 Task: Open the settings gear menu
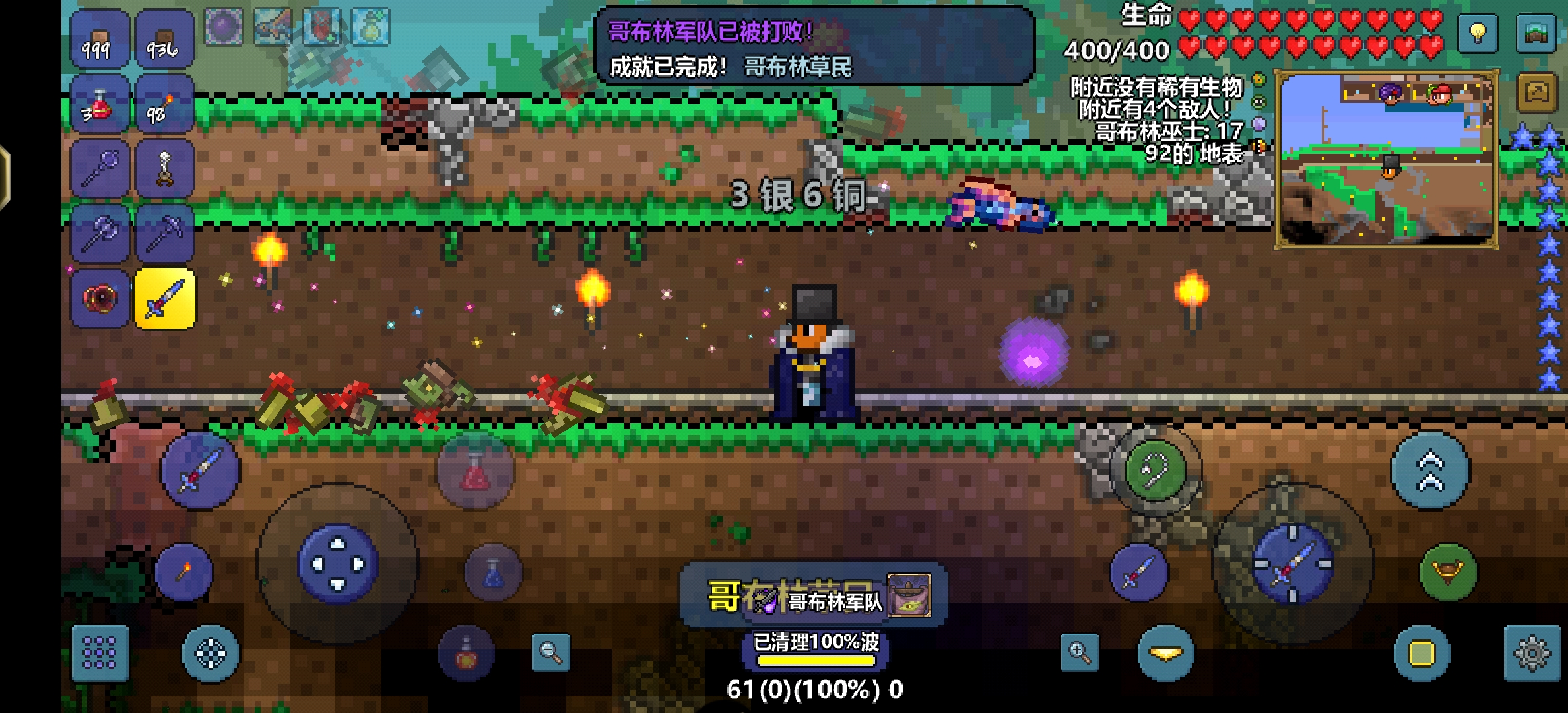click(x=1532, y=652)
